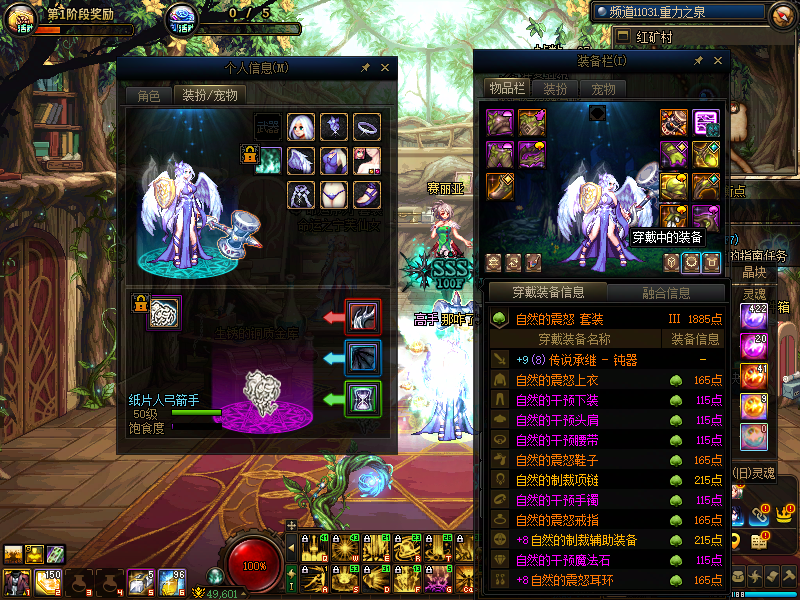Select the white creature pet slot

click(x=164, y=314)
